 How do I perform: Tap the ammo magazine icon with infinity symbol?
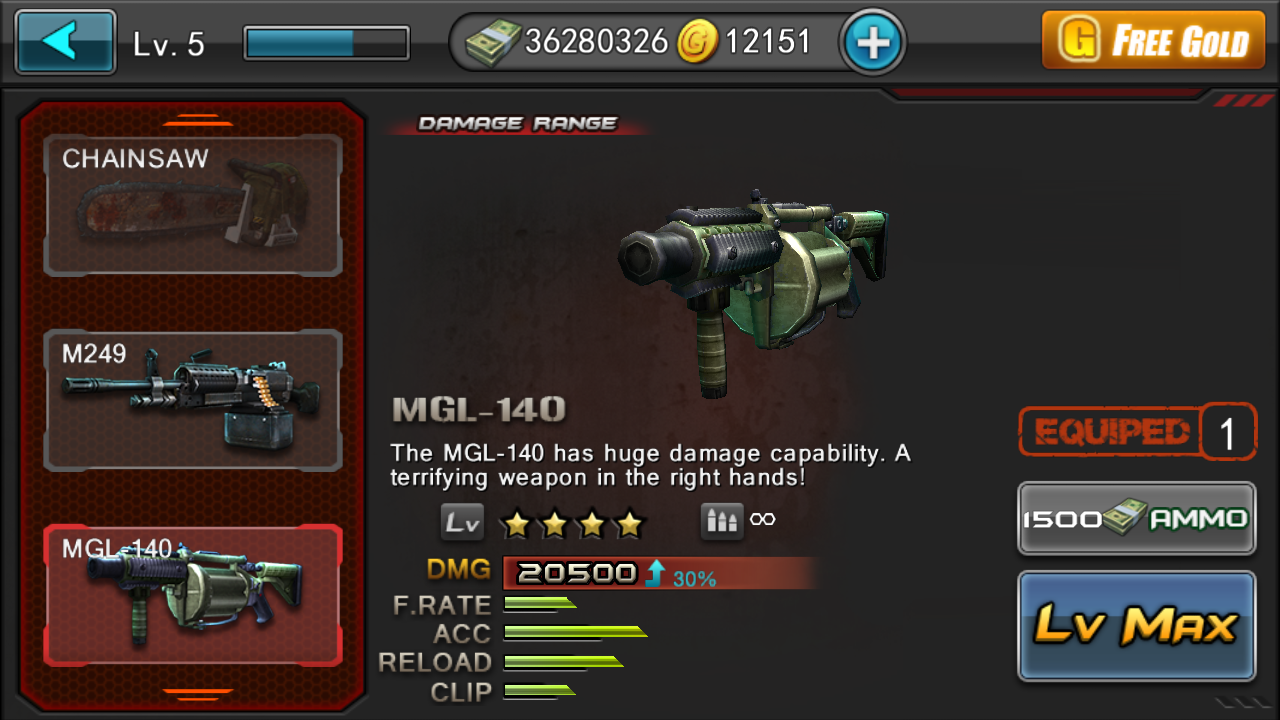pos(724,519)
